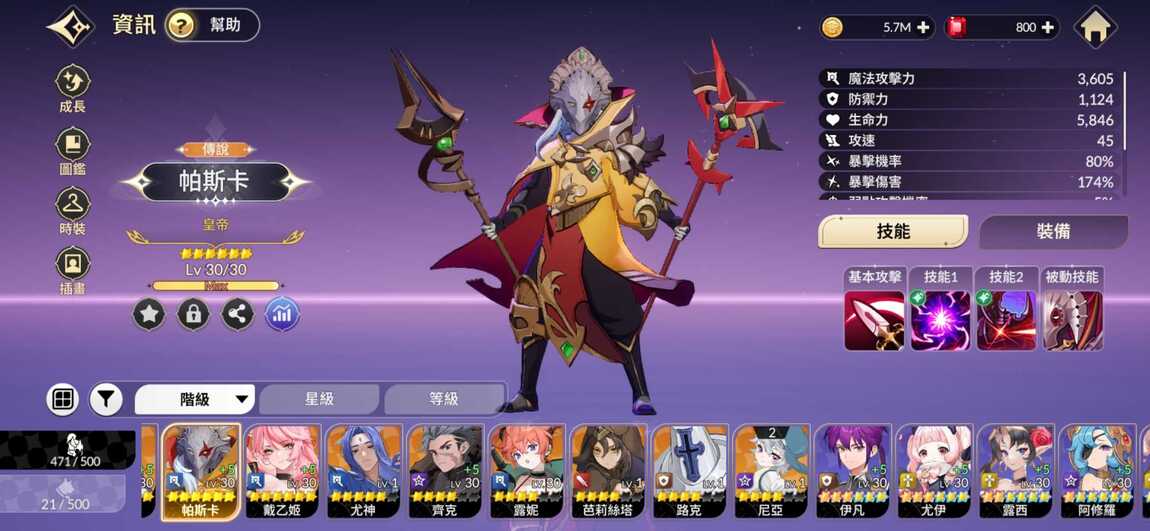The image size is (1150, 531).
Task: View the 技能1 purple burst skill
Action: [x=940, y=321]
